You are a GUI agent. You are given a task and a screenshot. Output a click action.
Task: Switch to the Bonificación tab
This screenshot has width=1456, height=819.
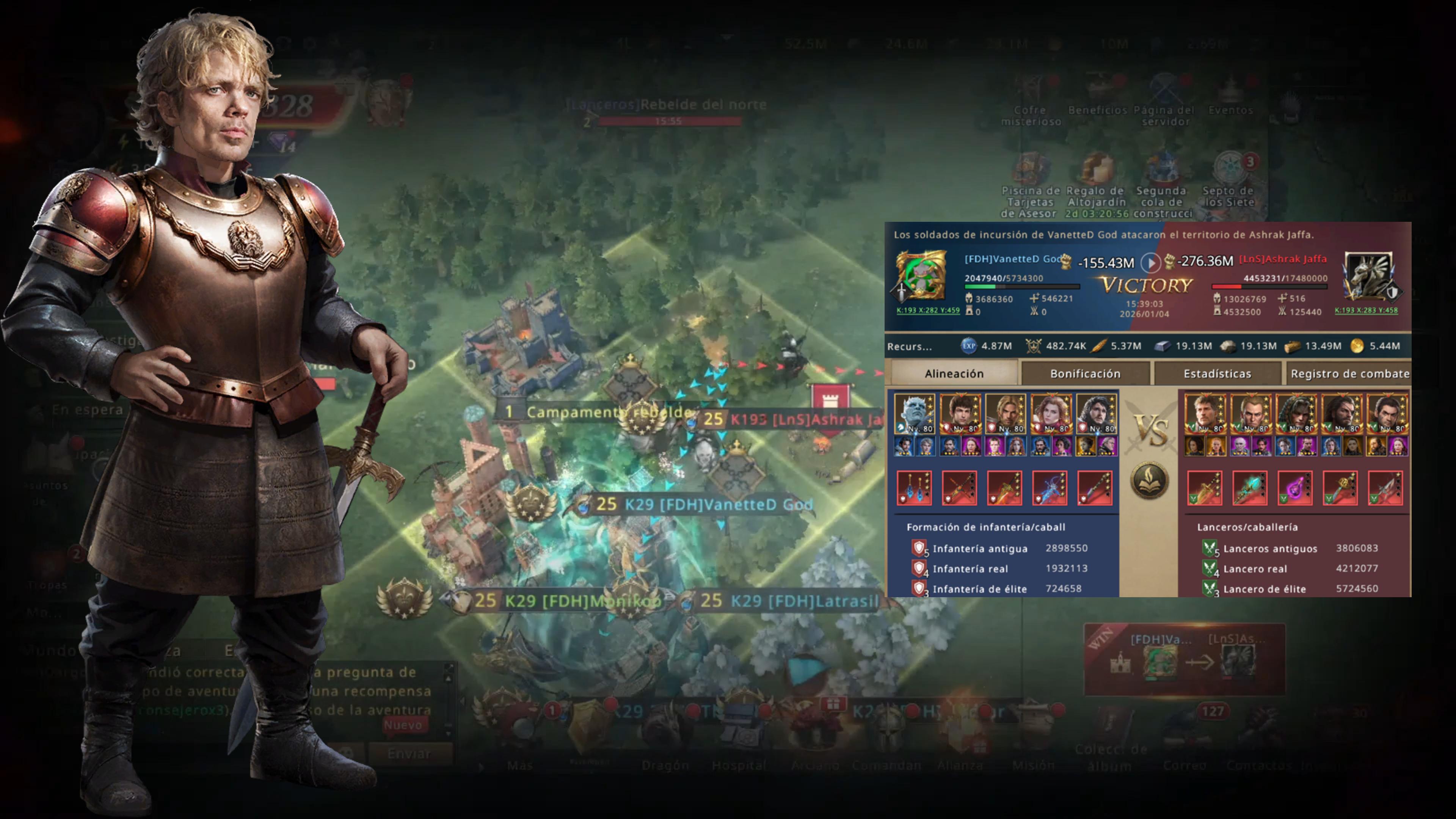[1085, 373]
